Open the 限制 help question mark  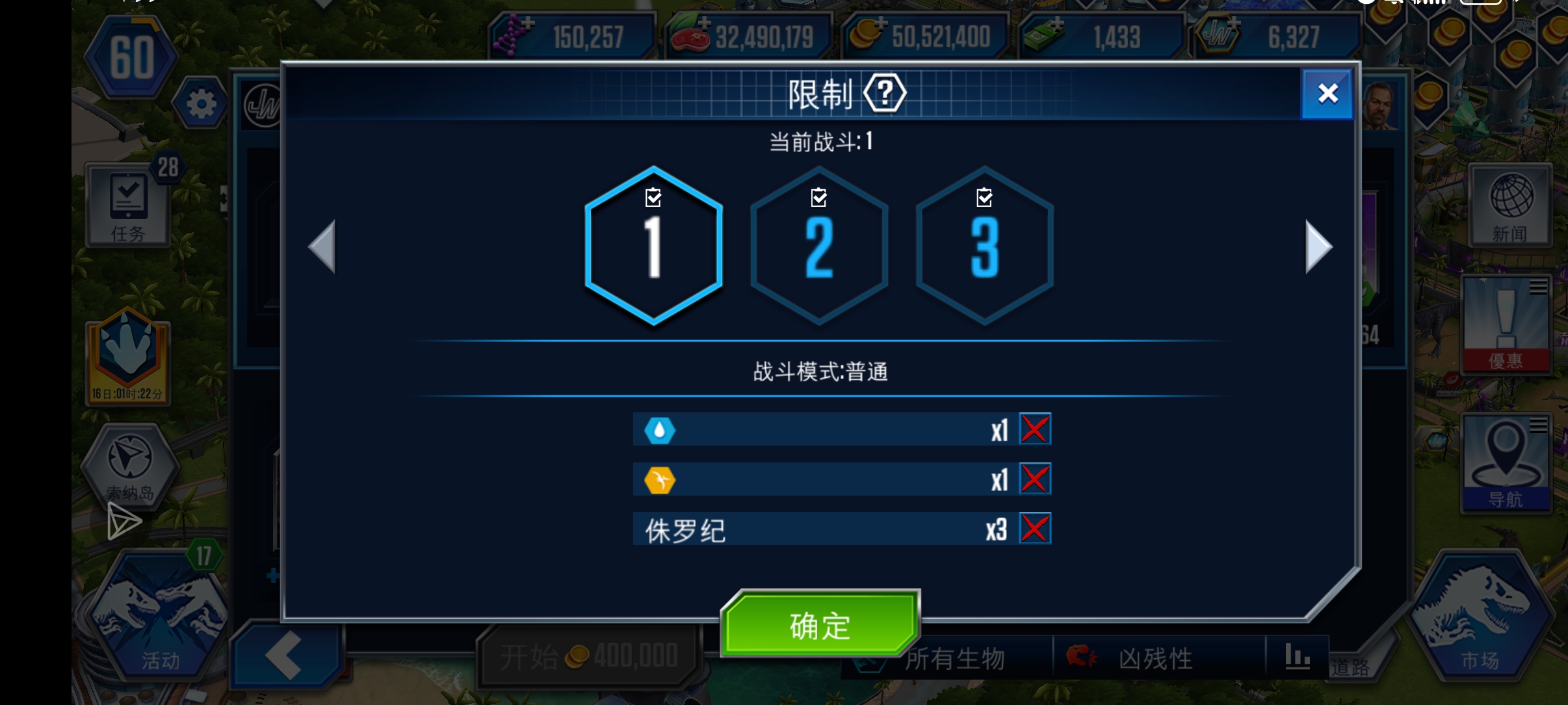(x=885, y=93)
